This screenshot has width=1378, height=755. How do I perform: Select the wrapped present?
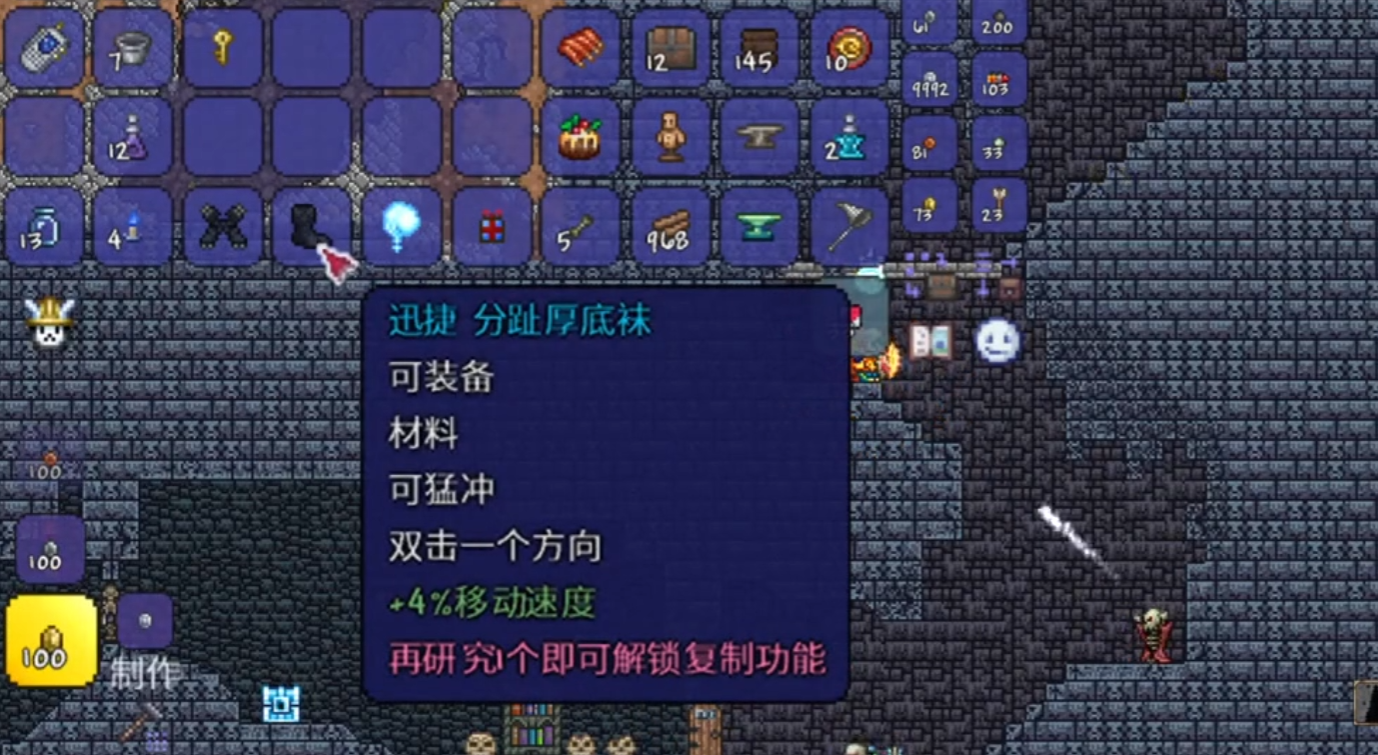pos(490,228)
